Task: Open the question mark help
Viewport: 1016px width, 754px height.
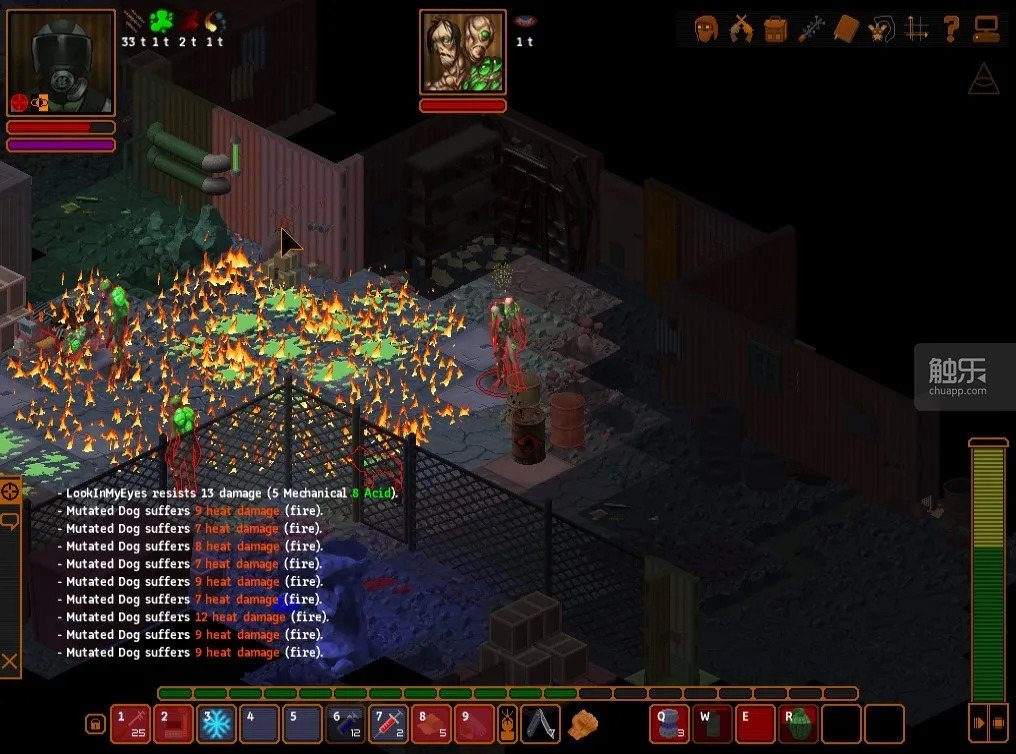Action: coord(951,28)
